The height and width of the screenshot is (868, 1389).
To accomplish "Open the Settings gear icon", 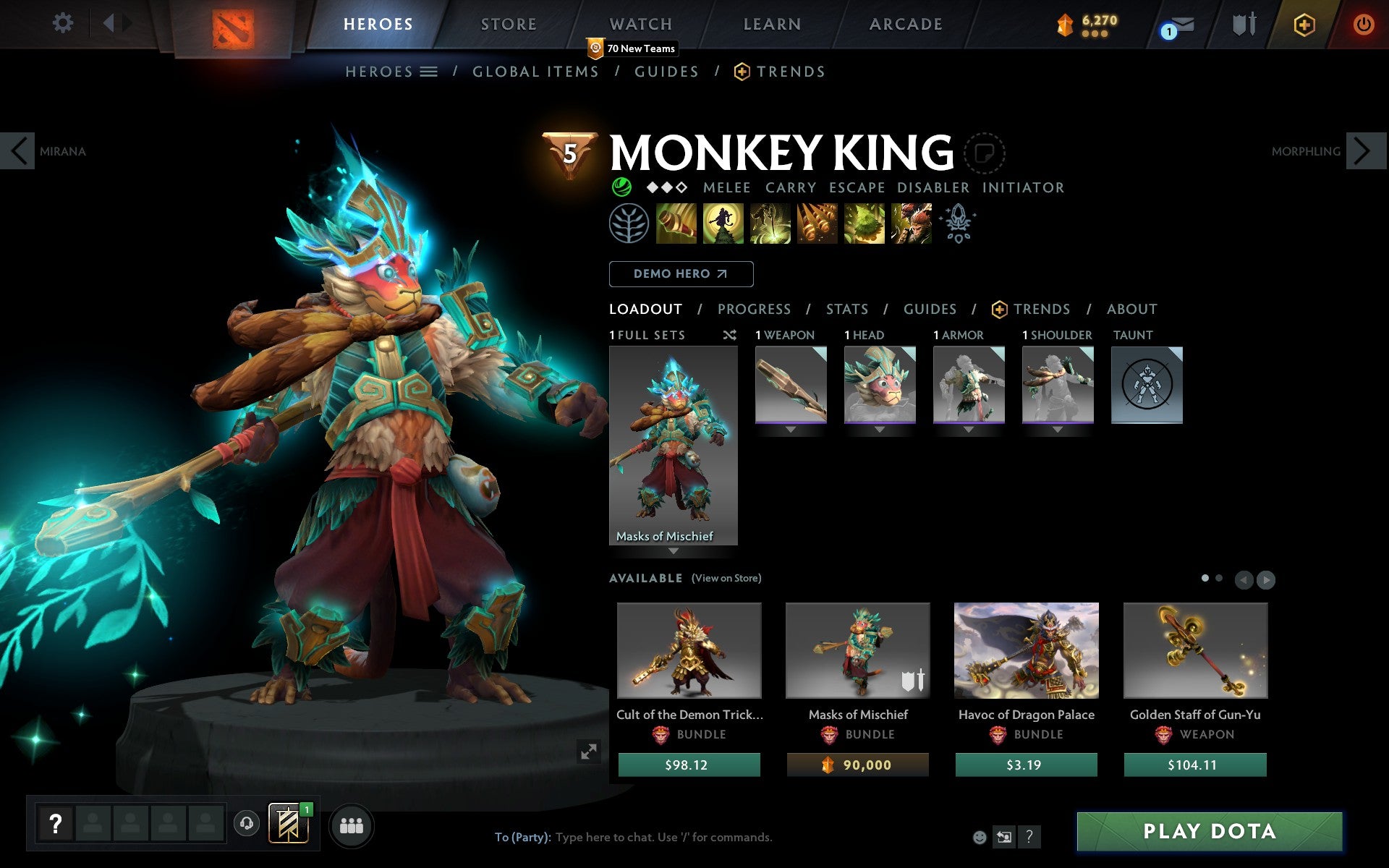I will [x=64, y=23].
